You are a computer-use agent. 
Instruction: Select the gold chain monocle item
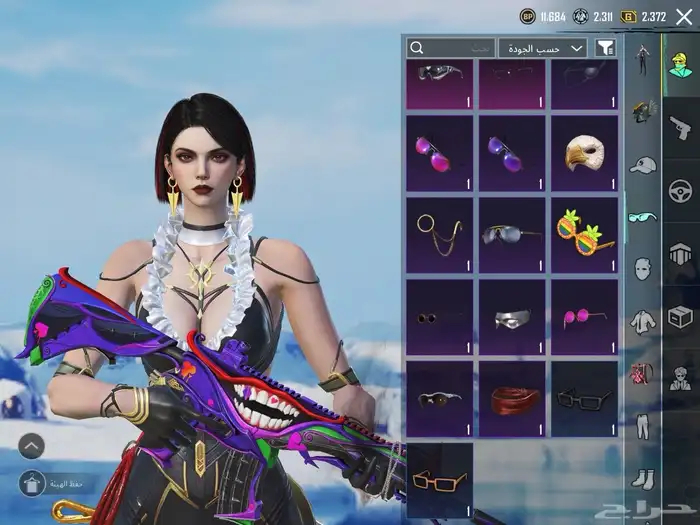tap(439, 235)
